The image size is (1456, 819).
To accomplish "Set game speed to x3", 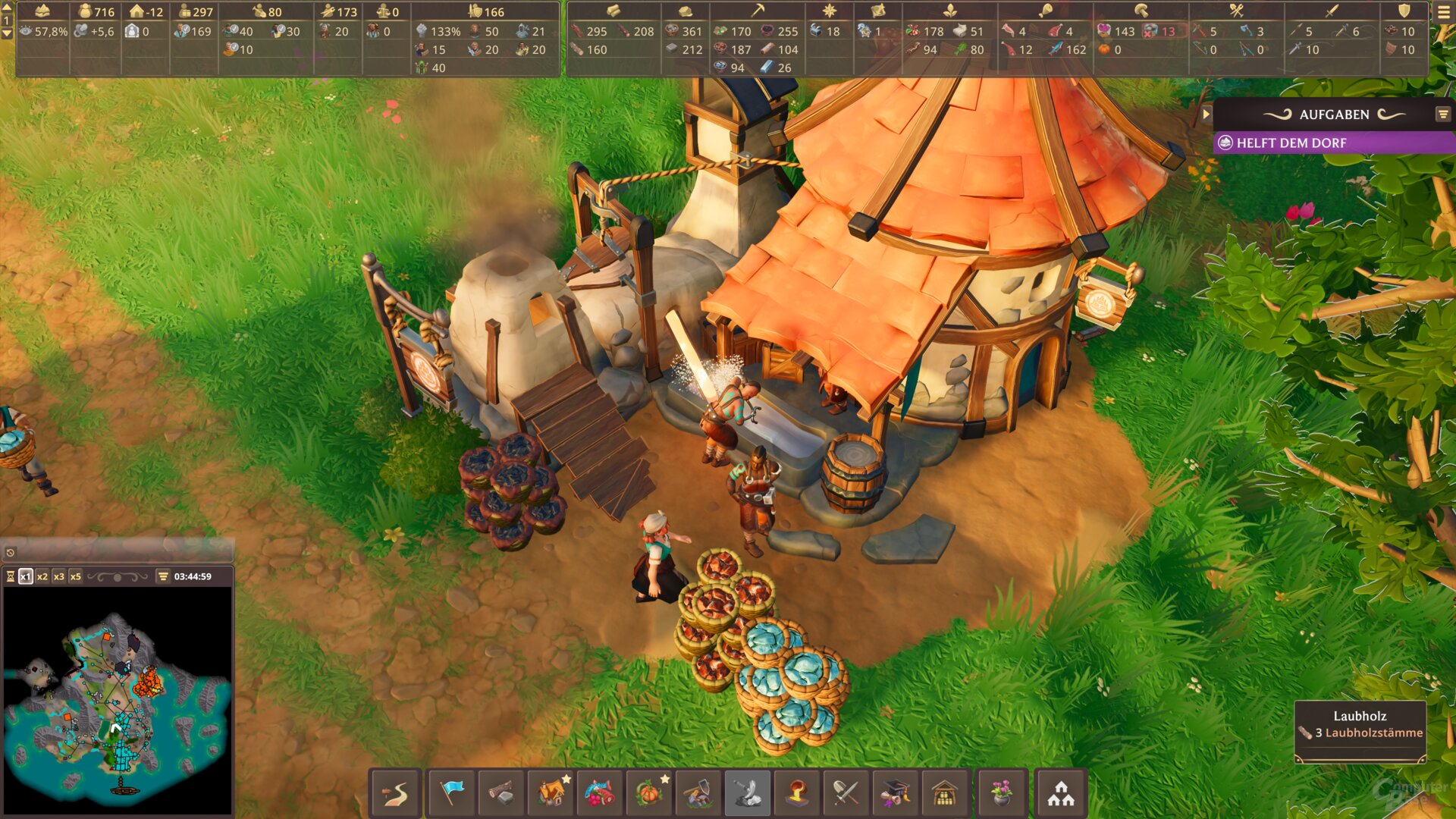I will (x=59, y=576).
